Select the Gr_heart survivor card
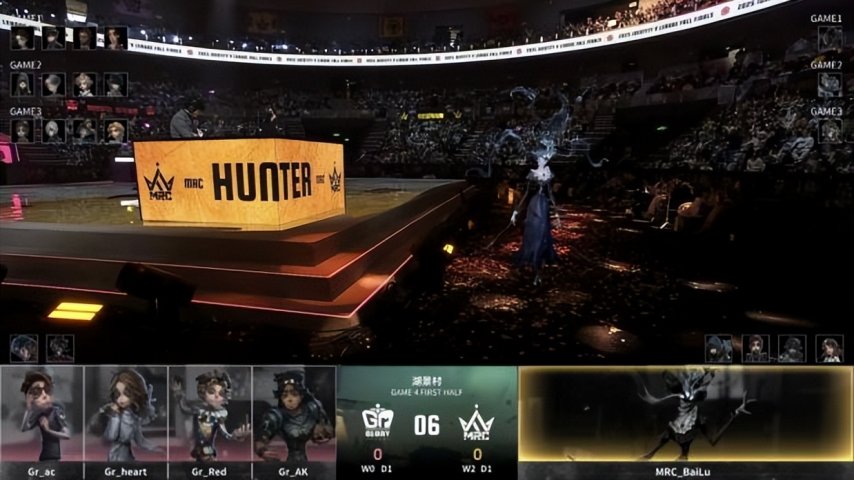The height and width of the screenshot is (480, 854). (x=126, y=420)
